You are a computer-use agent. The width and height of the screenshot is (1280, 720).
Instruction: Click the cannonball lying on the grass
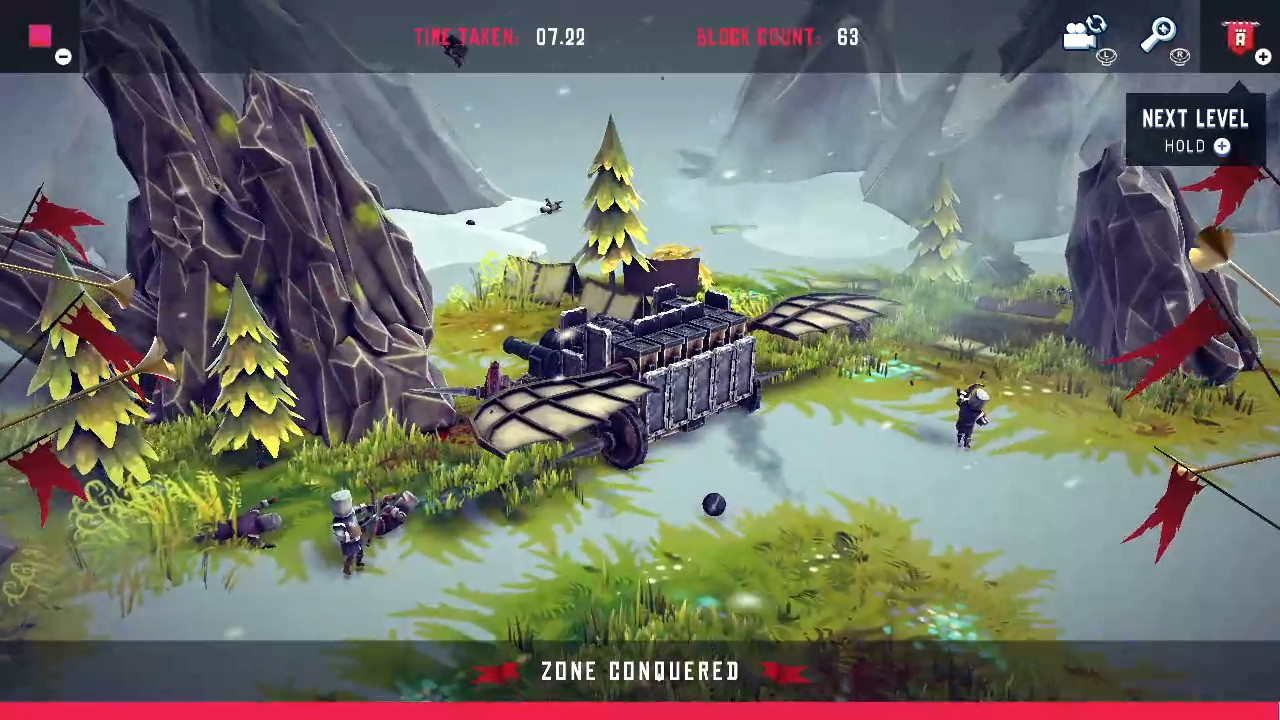pyautogui.click(x=713, y=506)
